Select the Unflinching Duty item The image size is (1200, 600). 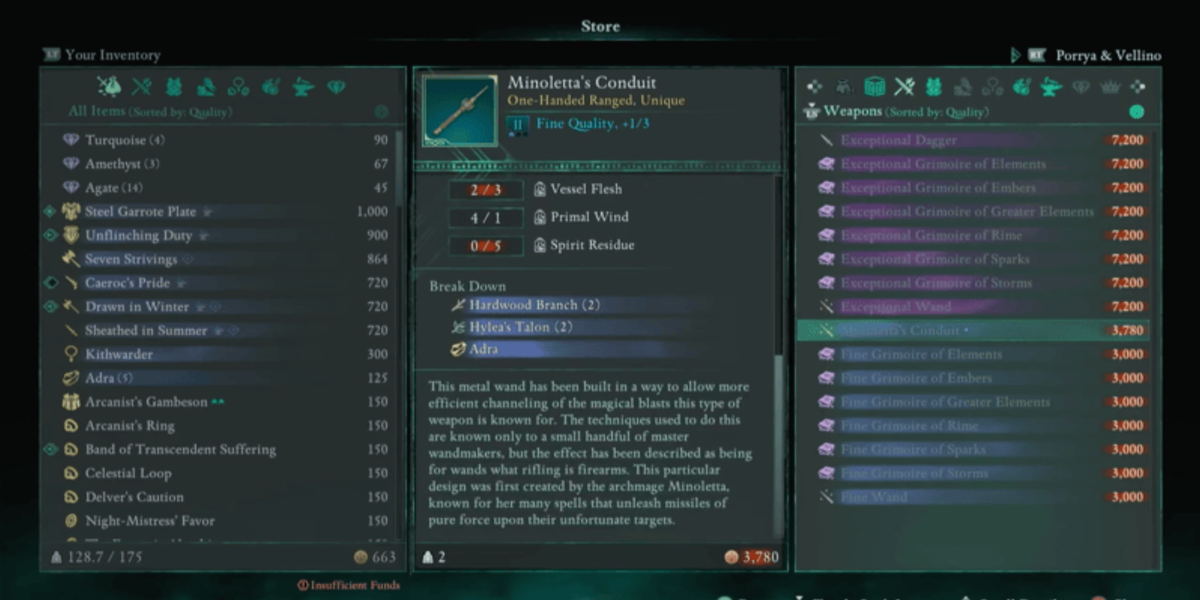click(x=136, y=236)
